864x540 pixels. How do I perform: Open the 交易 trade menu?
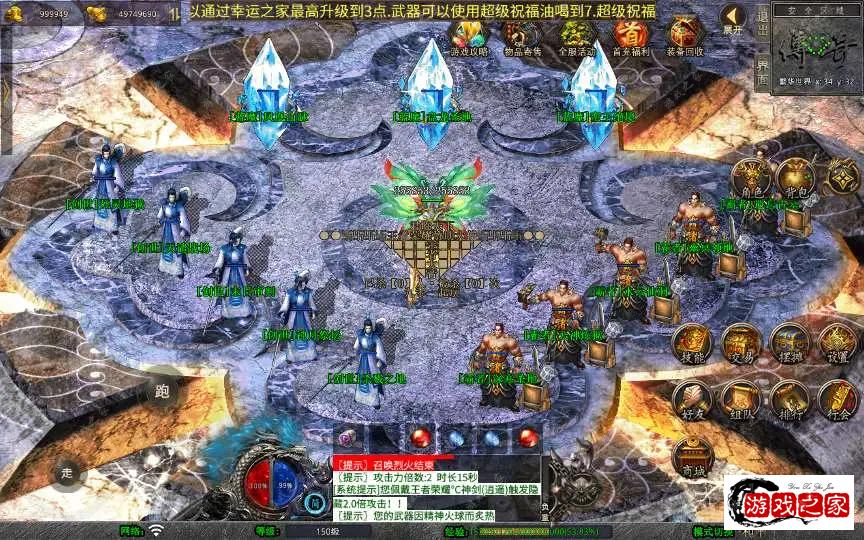point(741,343)
